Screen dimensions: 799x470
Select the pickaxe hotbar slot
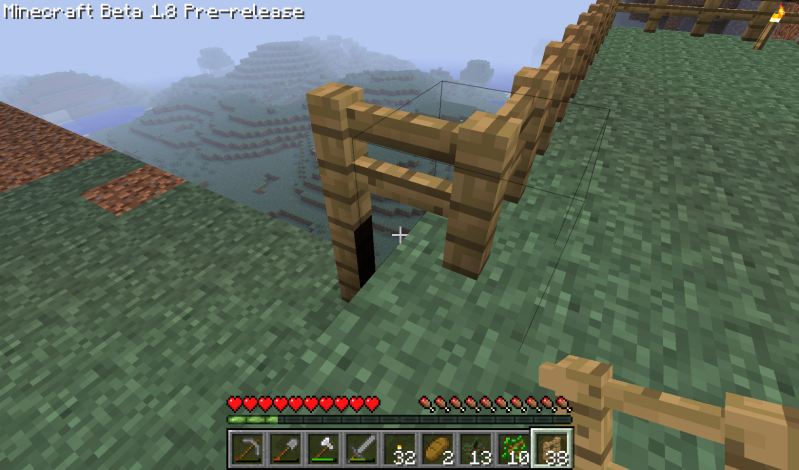point(247,449)
